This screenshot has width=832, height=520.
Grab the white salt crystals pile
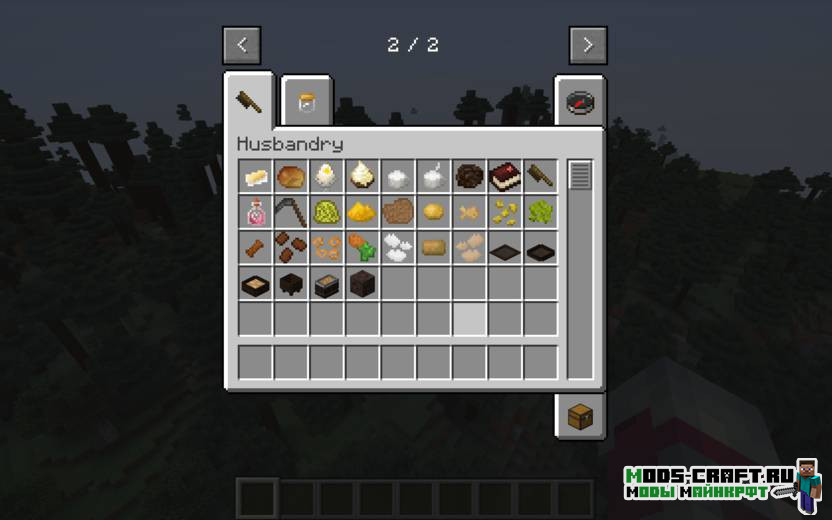[398, 247]
